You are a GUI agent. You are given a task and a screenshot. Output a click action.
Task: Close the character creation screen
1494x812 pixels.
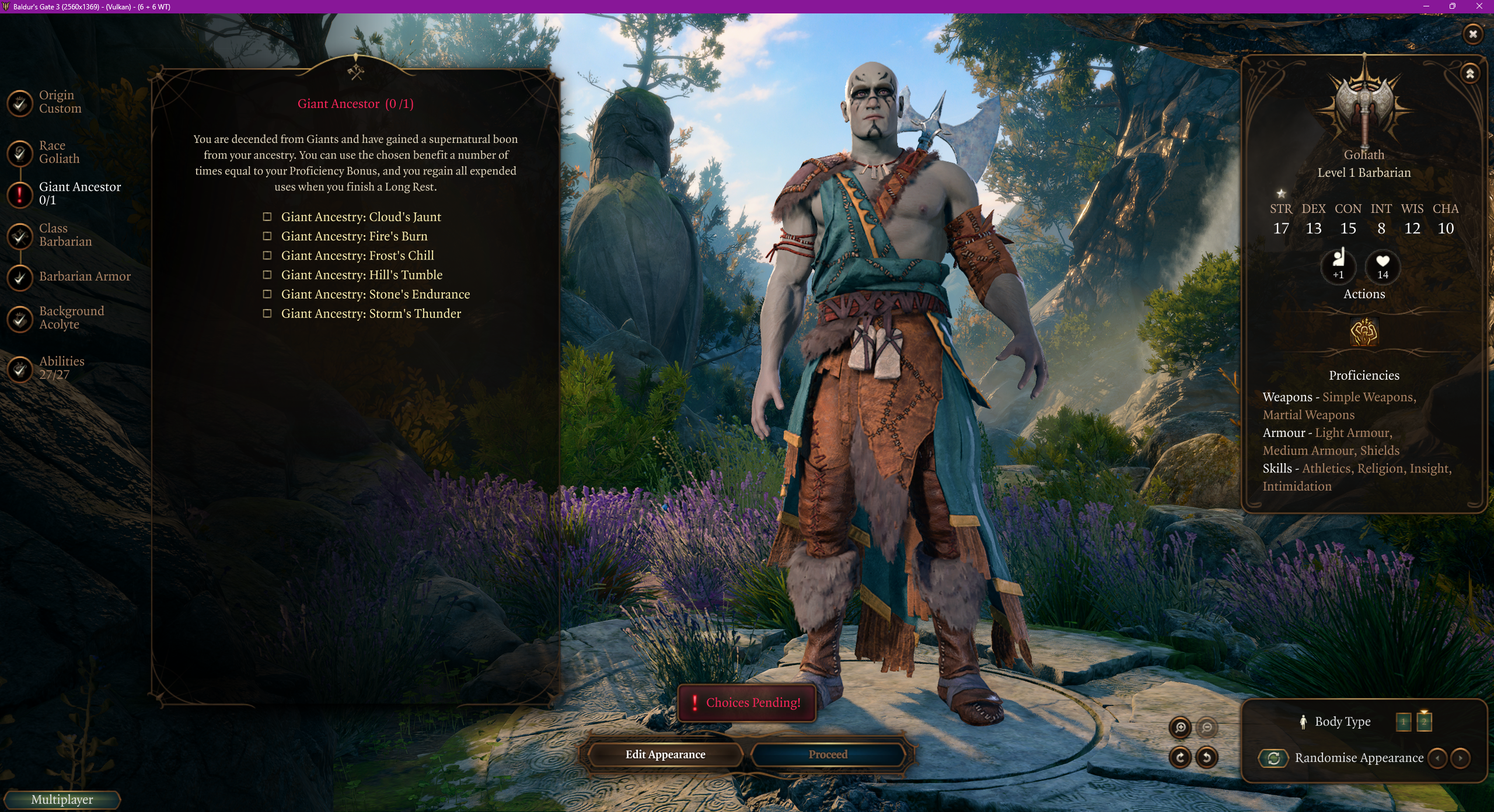(x=1472, y=34)
